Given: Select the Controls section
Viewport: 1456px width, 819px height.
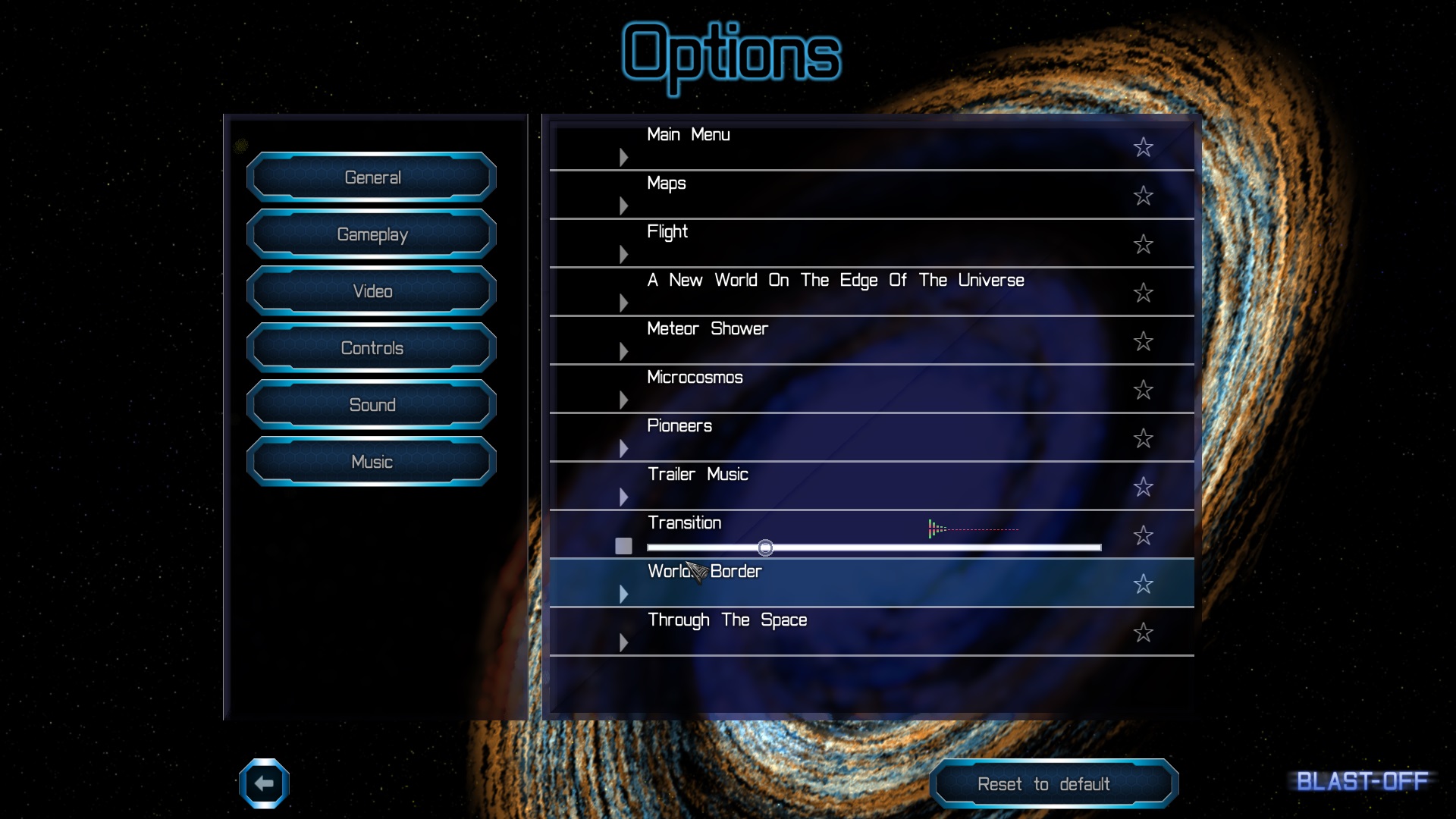Looking at the screenshot, I should 372,348.
